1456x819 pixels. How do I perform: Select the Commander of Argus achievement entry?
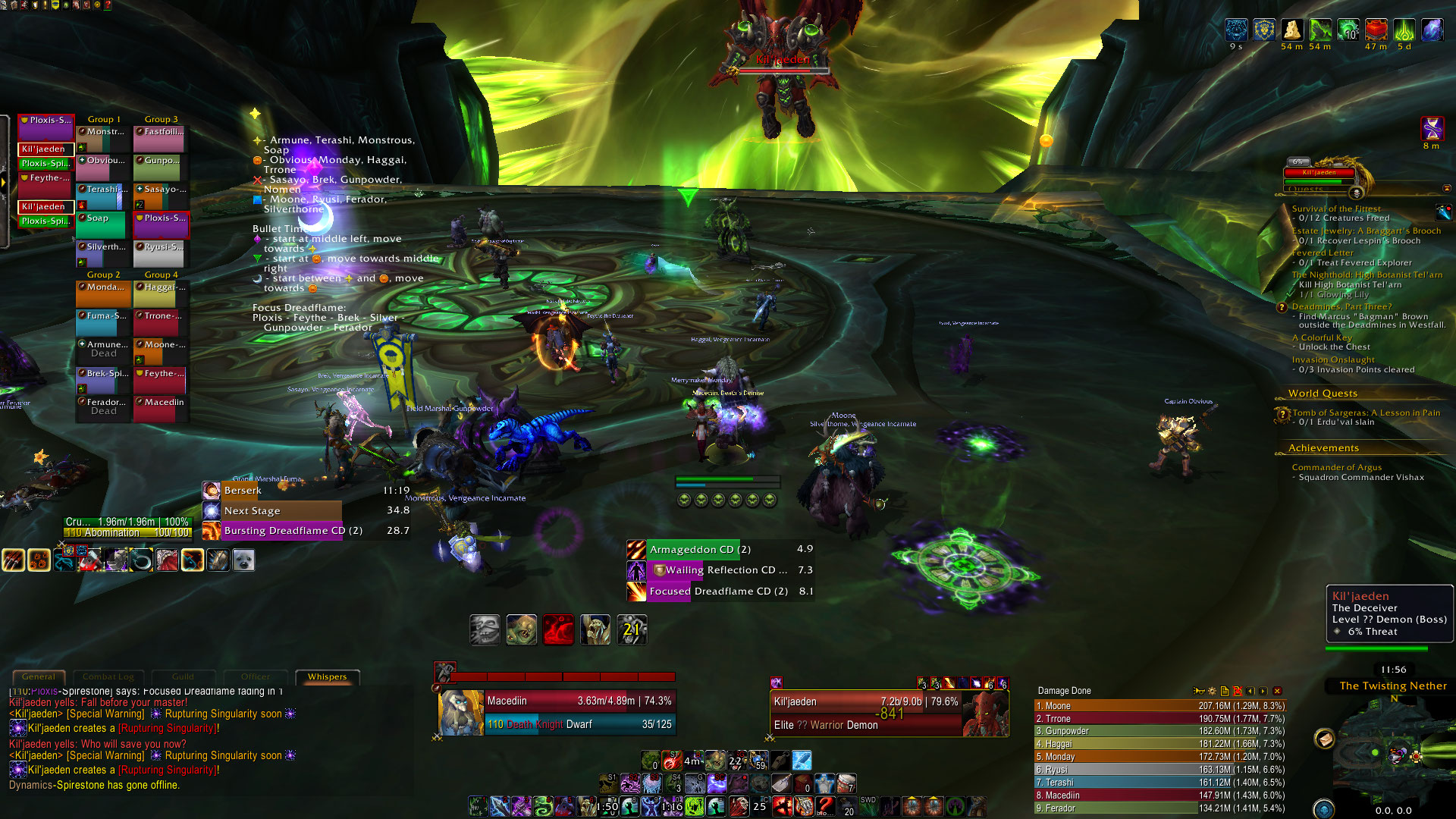1336,467
